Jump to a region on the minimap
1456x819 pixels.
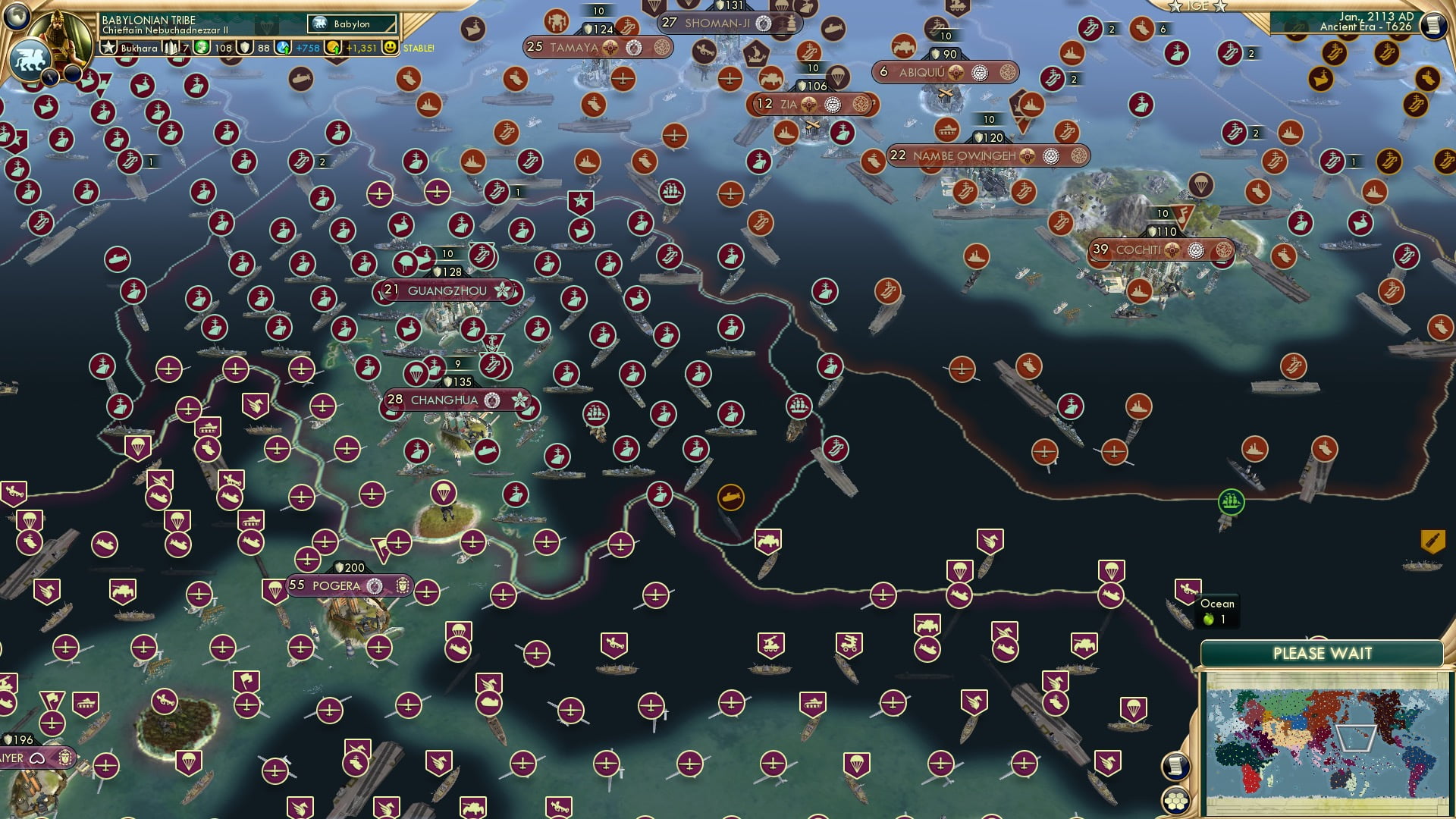point(1327,739)
